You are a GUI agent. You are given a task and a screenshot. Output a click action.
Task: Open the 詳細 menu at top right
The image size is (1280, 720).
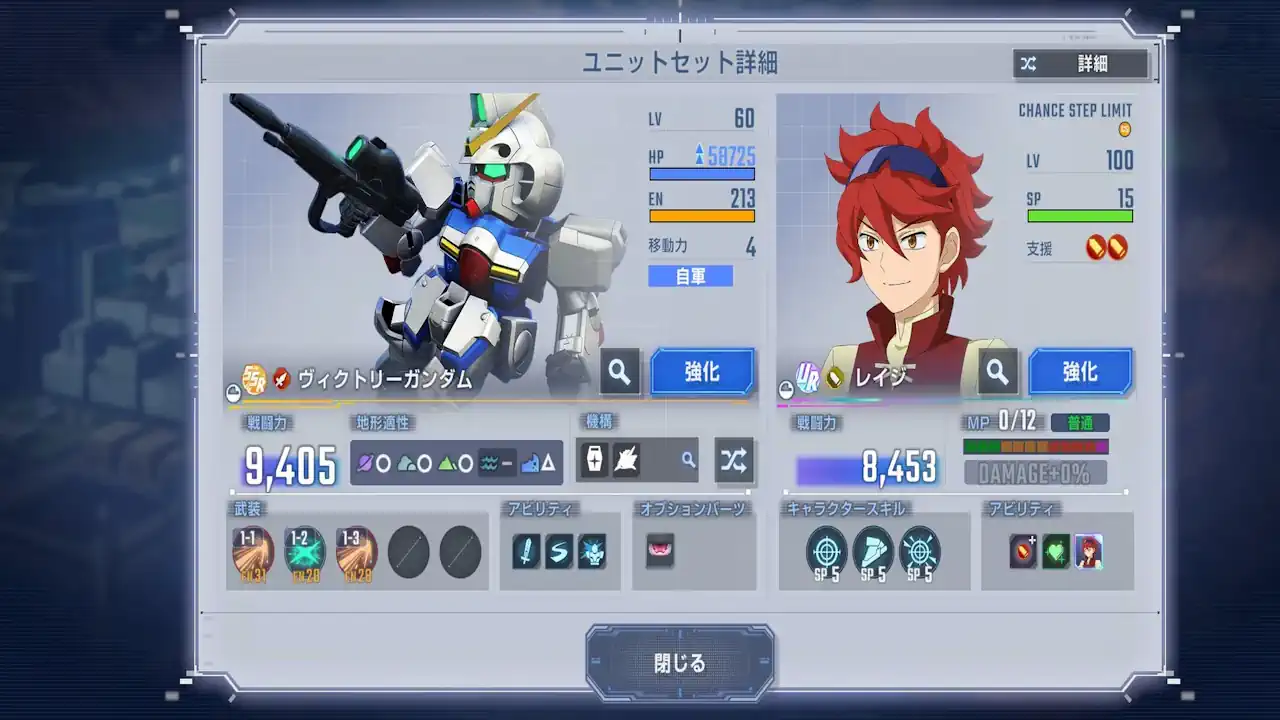[1095, 64]
